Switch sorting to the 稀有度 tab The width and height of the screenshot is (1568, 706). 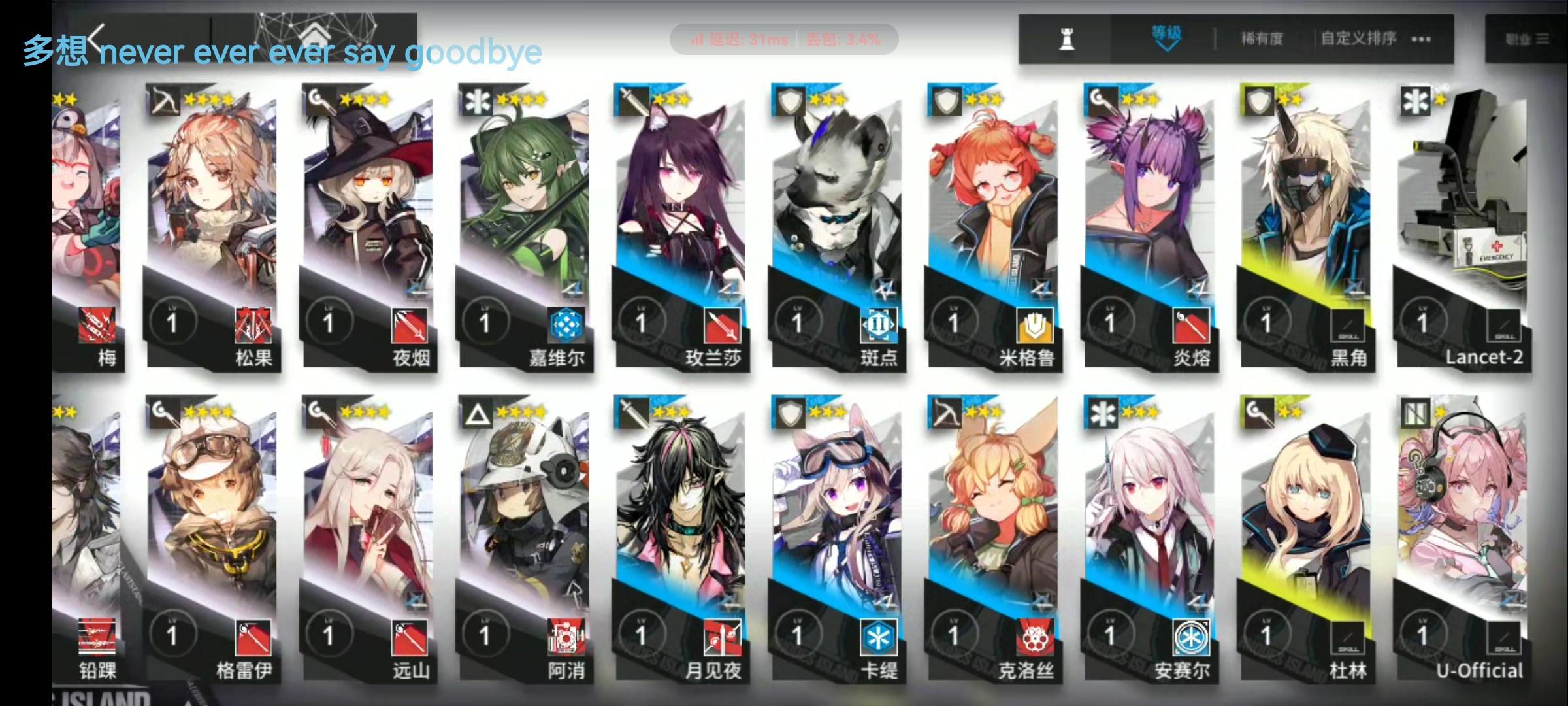click(x=1263, y=38)
